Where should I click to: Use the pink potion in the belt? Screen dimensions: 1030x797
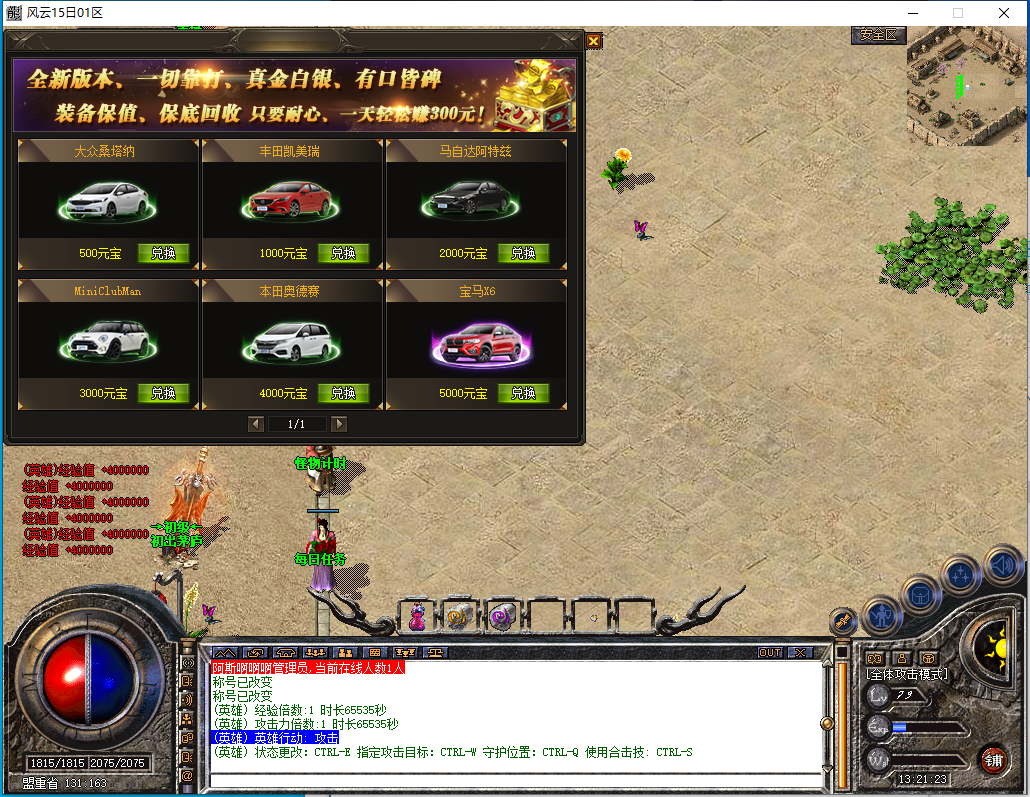(x=417, y=617)
